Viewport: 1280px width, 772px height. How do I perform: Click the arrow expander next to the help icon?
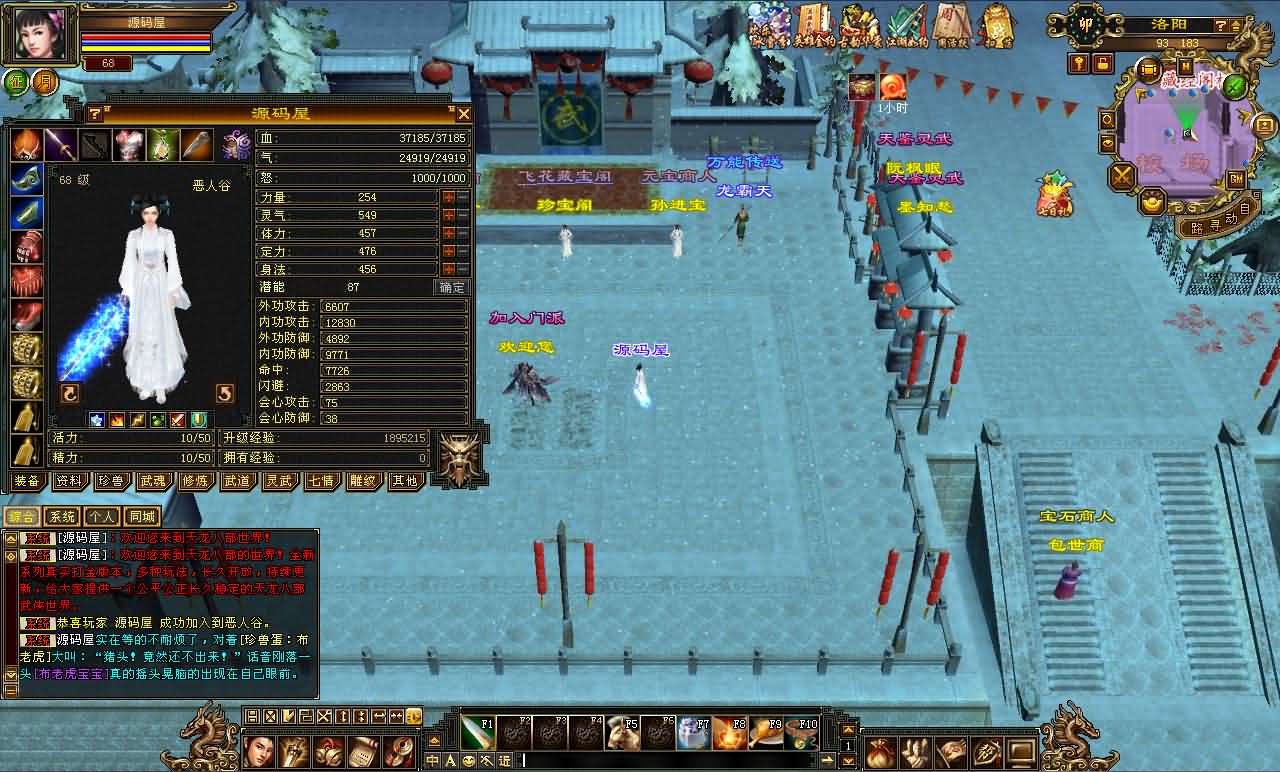[x=1237, y=26]
